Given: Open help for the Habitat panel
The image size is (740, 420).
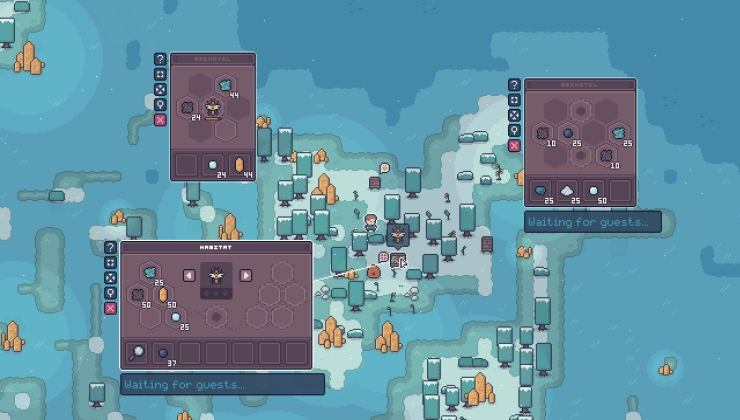Looking at the screenshot, I should pos(111,248).
